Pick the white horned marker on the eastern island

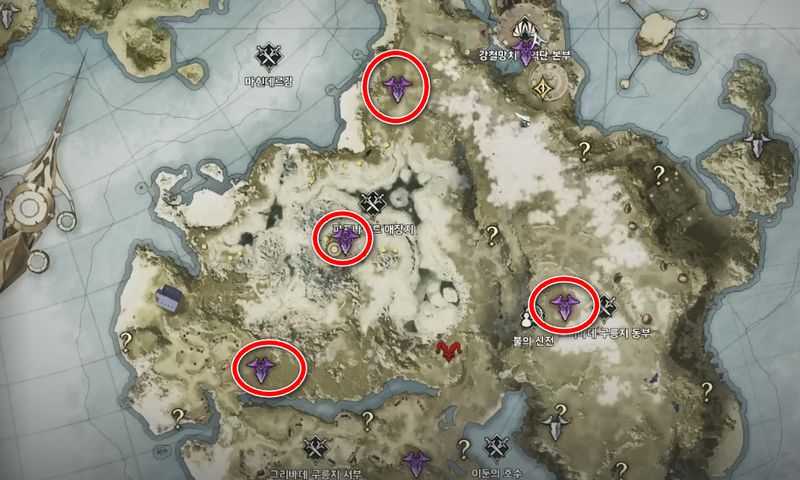click(757, 143)
